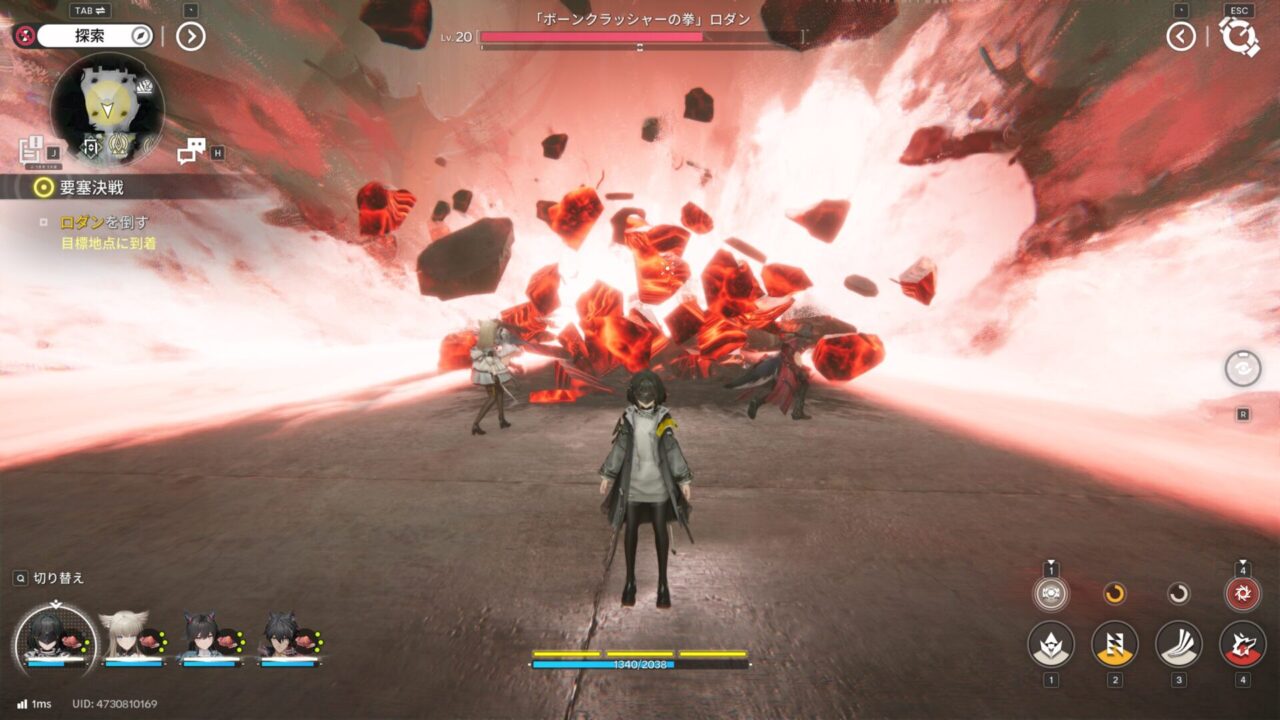This screenshot has height=720, width=1280.
Task: Open the circular minimap
Action: click(107, 107)
